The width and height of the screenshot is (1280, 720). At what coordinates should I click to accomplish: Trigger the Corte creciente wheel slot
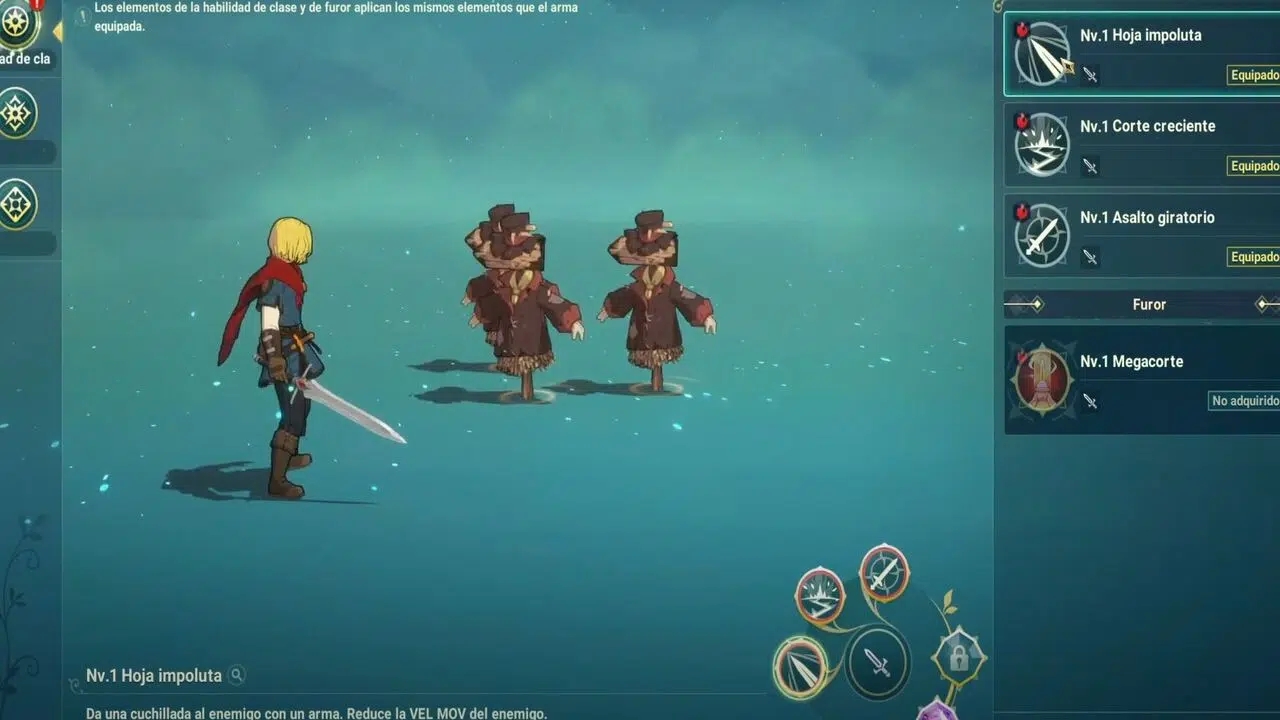pos(820,596)
